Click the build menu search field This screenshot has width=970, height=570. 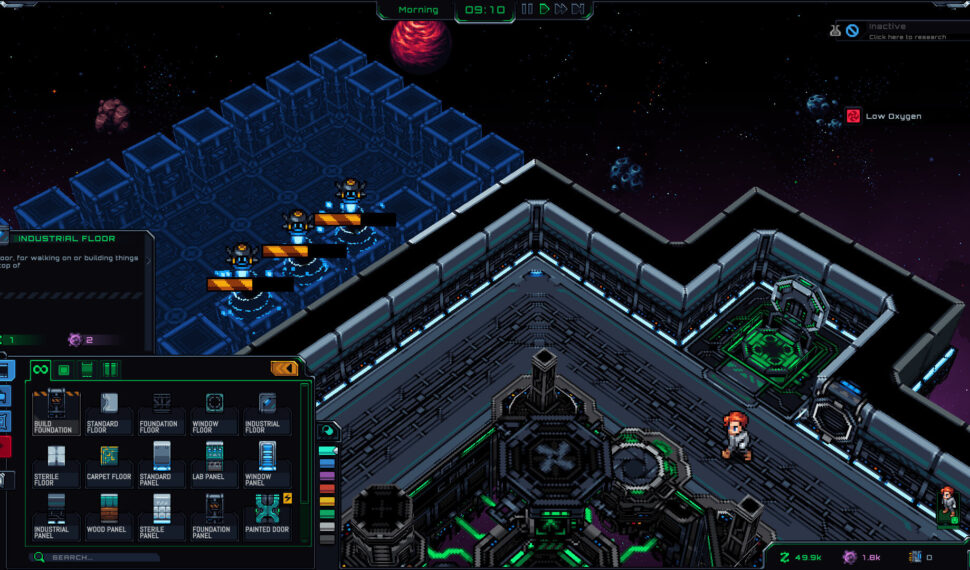coord(100,557)
